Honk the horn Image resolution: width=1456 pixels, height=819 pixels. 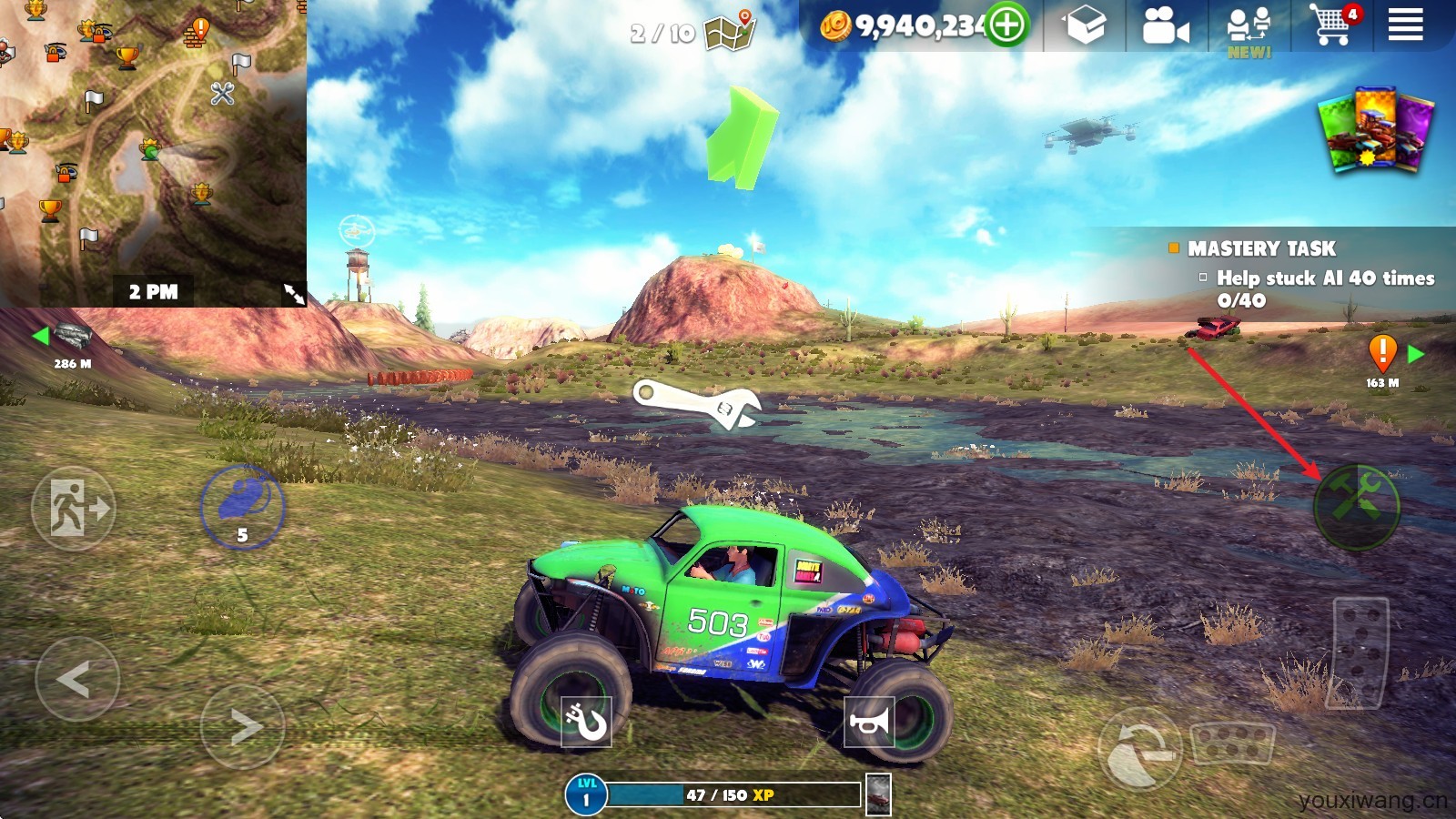click(869, 722)
